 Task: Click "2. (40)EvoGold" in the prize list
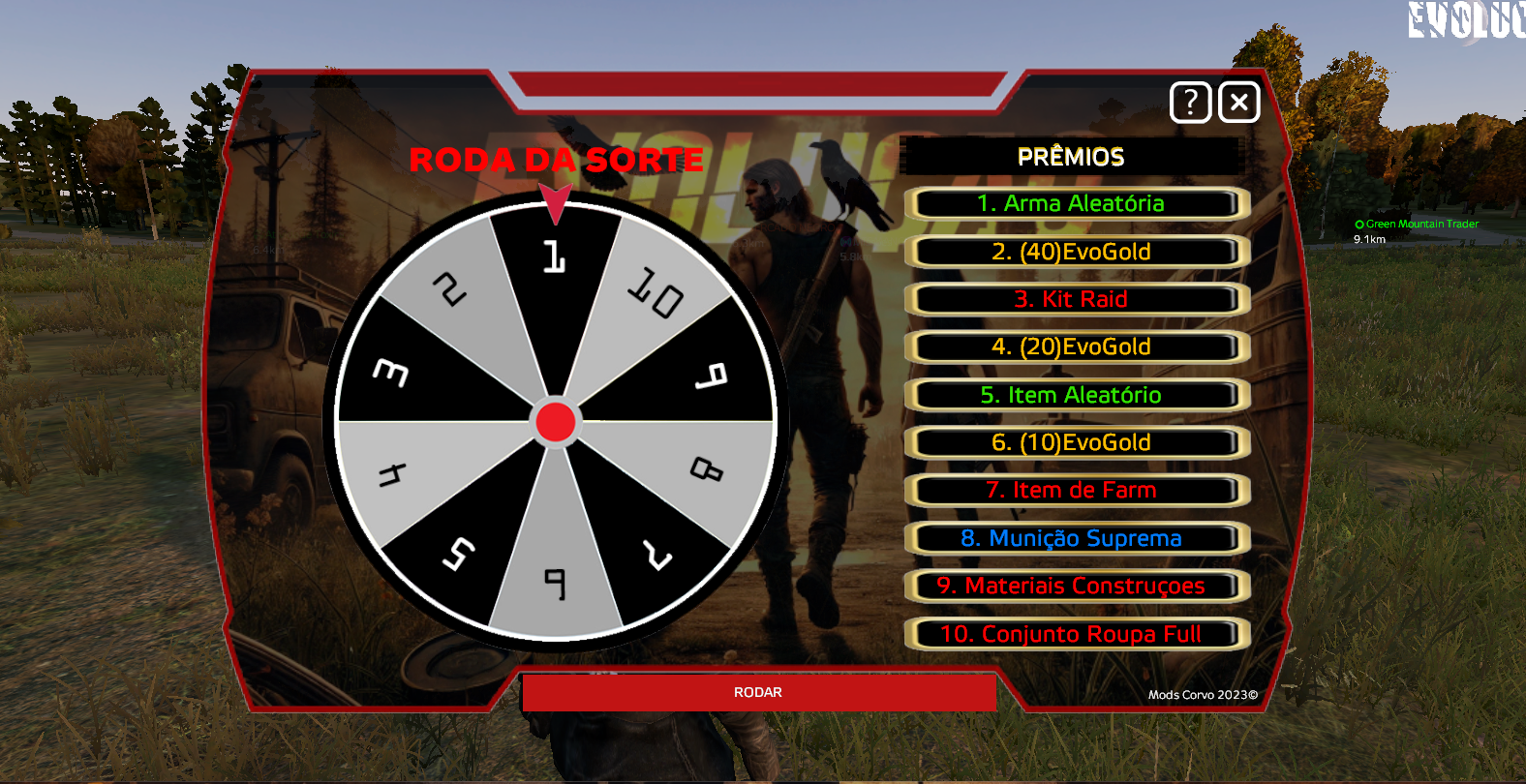point(1075,252)
